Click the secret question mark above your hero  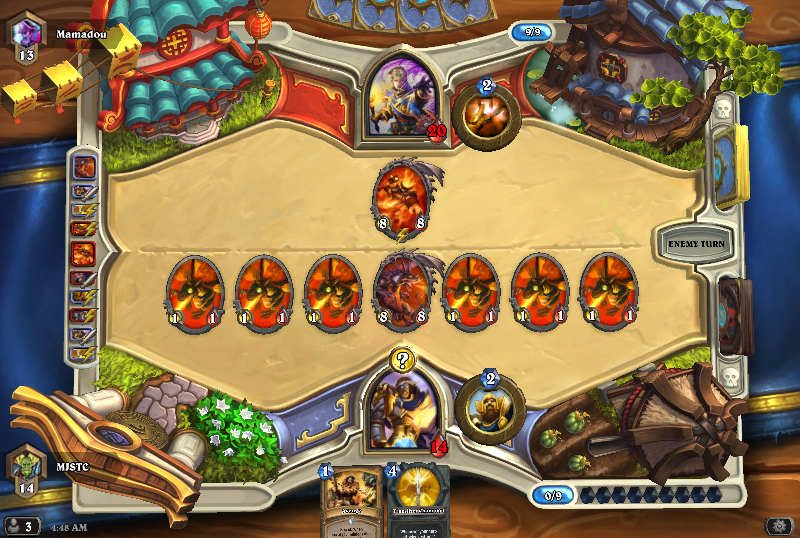coord(402,360)
